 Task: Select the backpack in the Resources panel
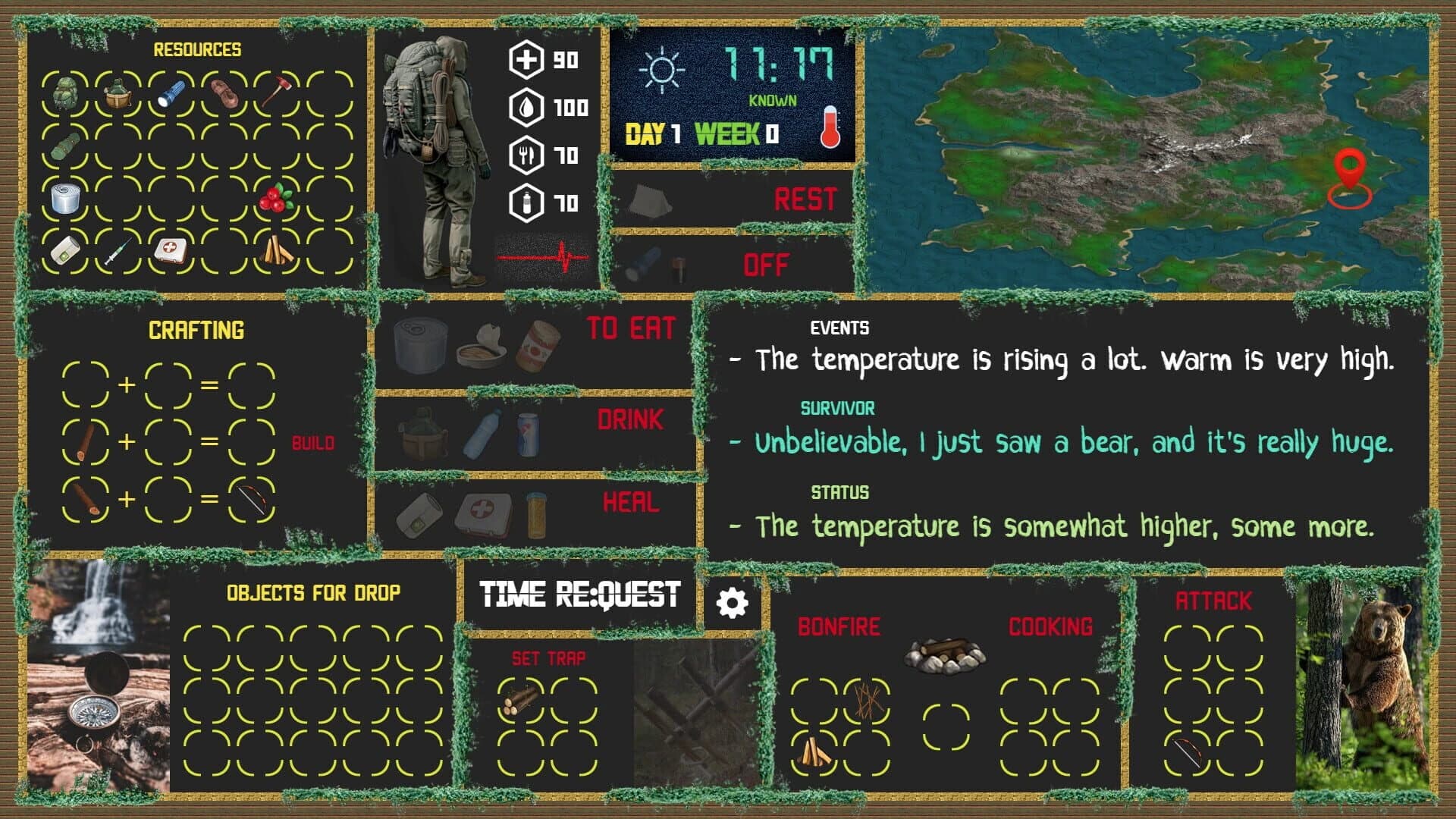coord(65,93)
